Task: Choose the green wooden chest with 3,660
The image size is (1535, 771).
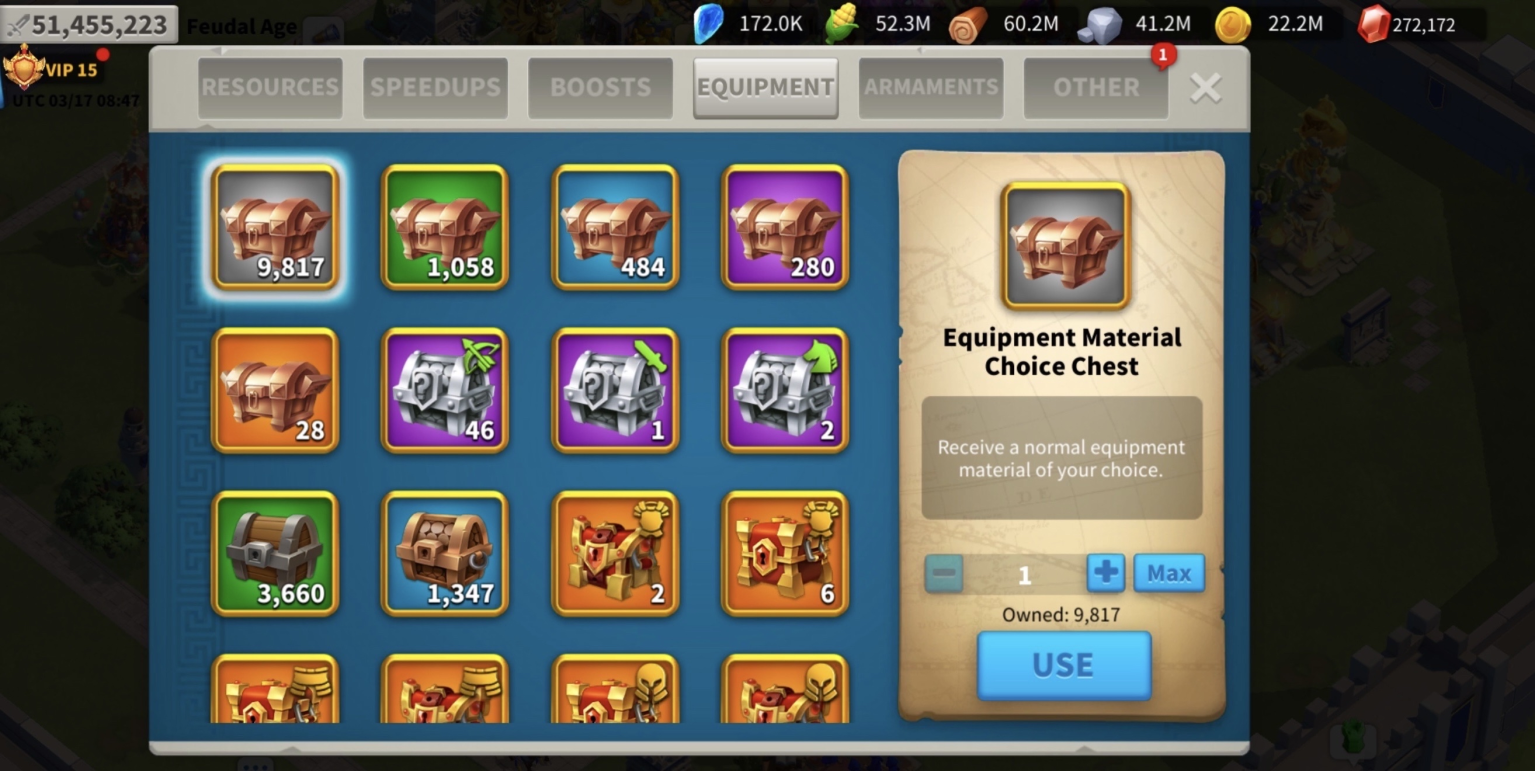Action: [275, 553]
